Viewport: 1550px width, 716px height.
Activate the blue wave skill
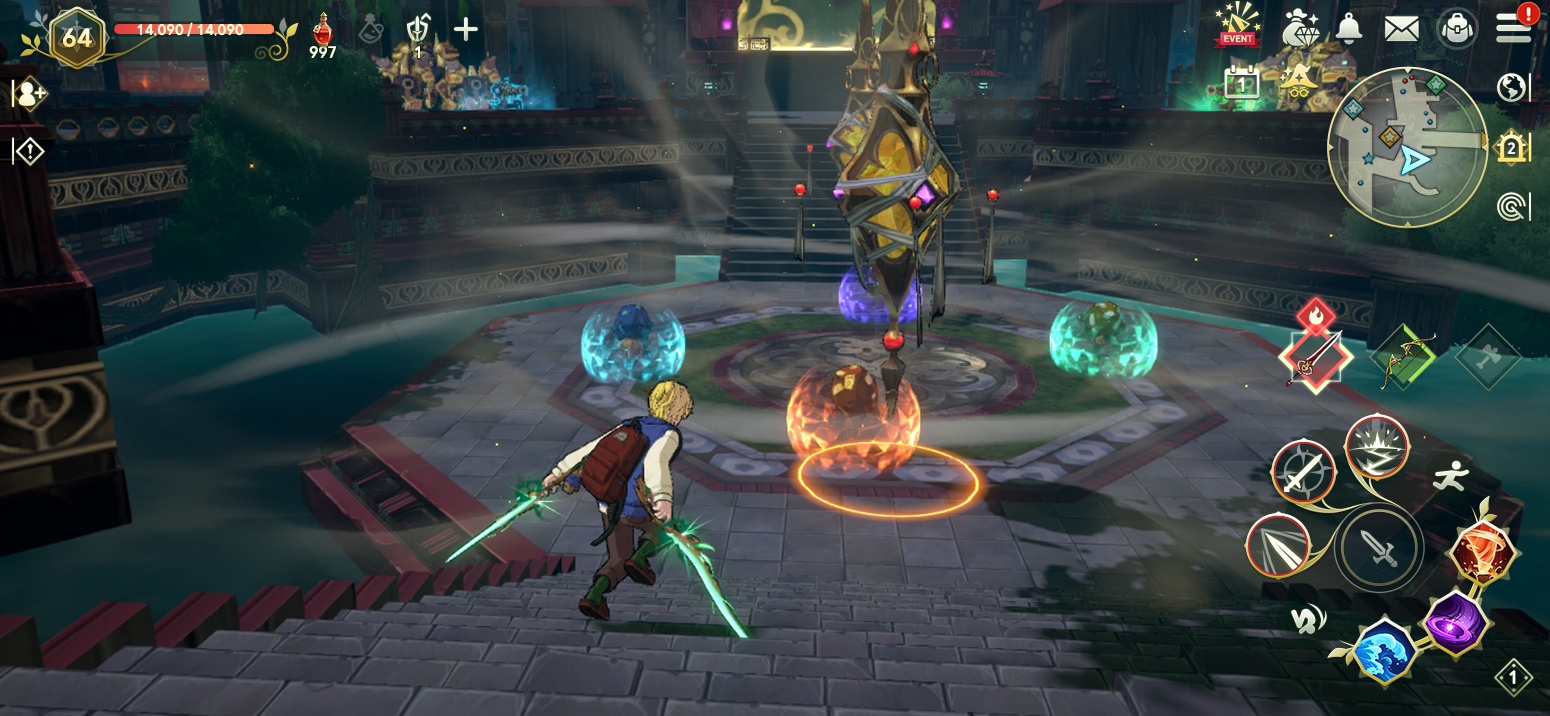click(x=1385, y=650)
